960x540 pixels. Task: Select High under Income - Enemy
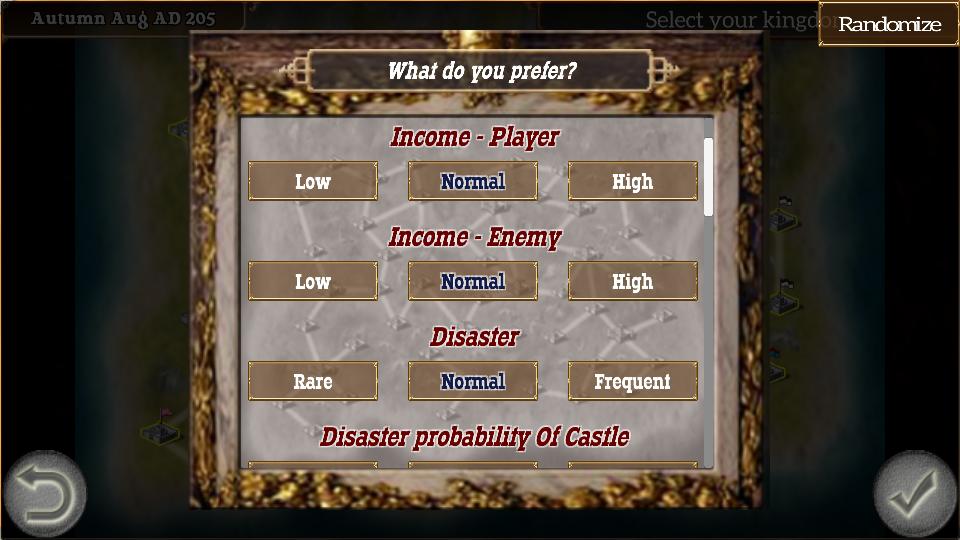point(633,281)
